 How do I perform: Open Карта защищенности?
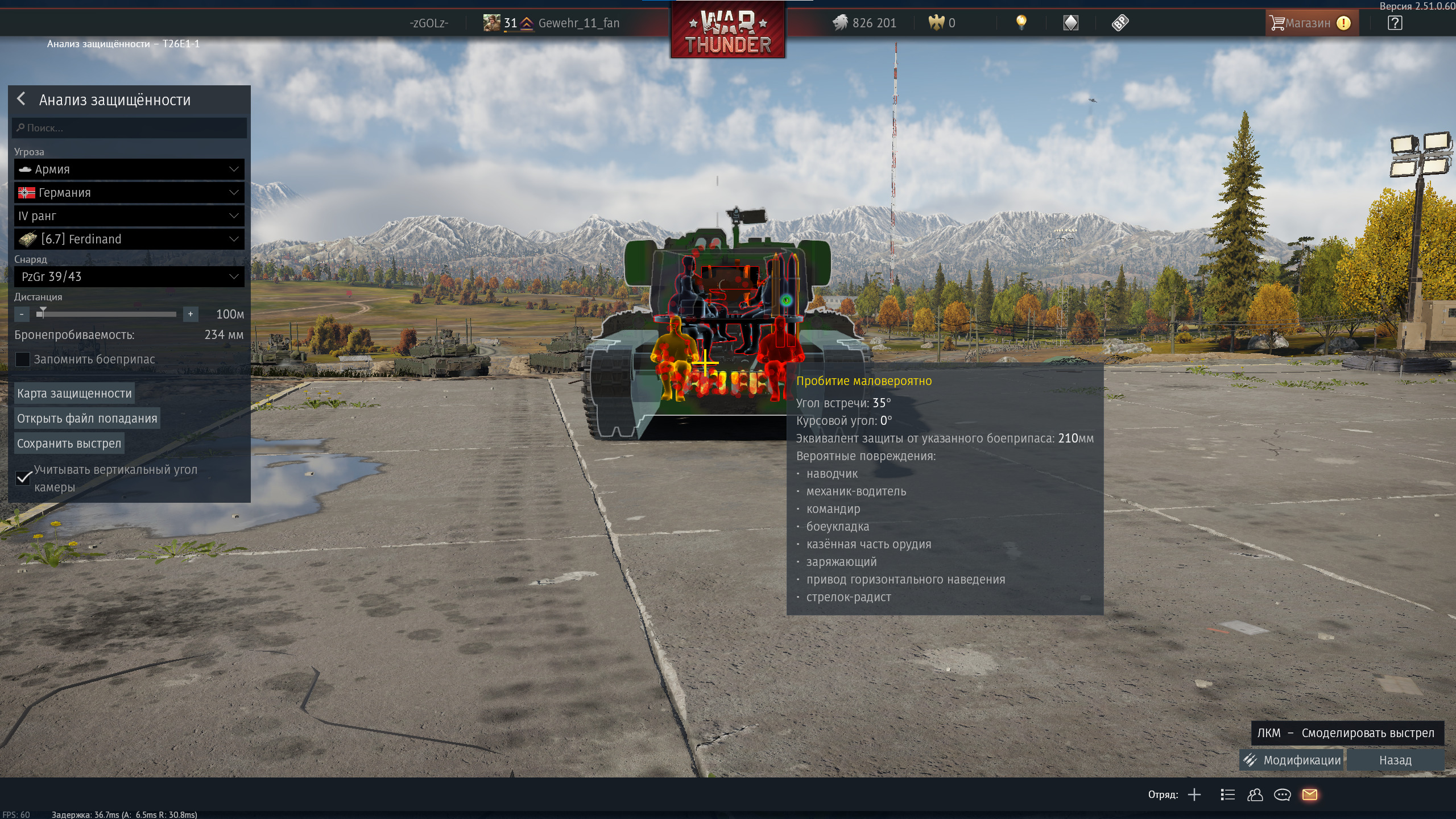click(x=75, y=394)
